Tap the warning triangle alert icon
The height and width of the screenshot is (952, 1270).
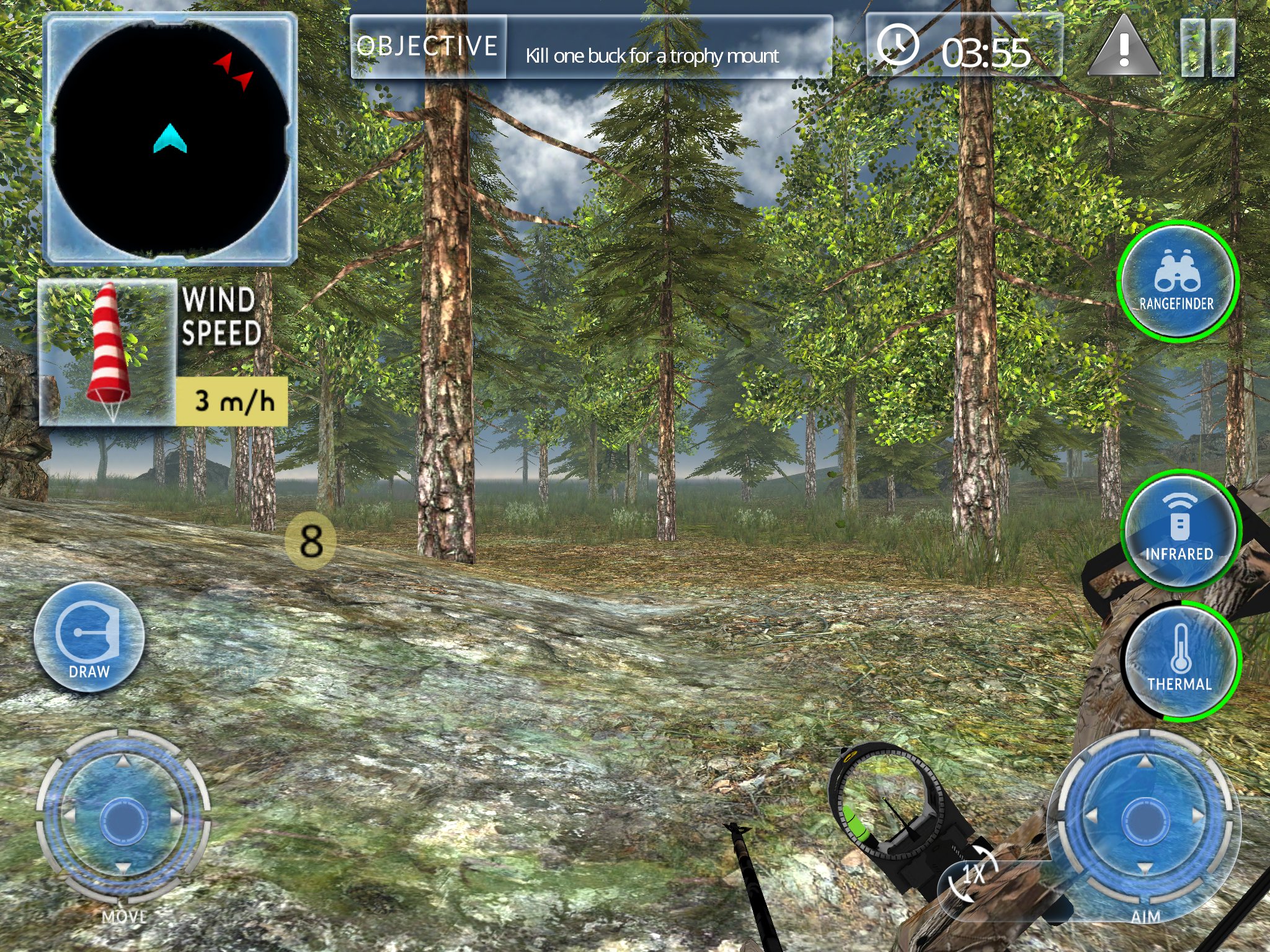tap(1124, 47)
